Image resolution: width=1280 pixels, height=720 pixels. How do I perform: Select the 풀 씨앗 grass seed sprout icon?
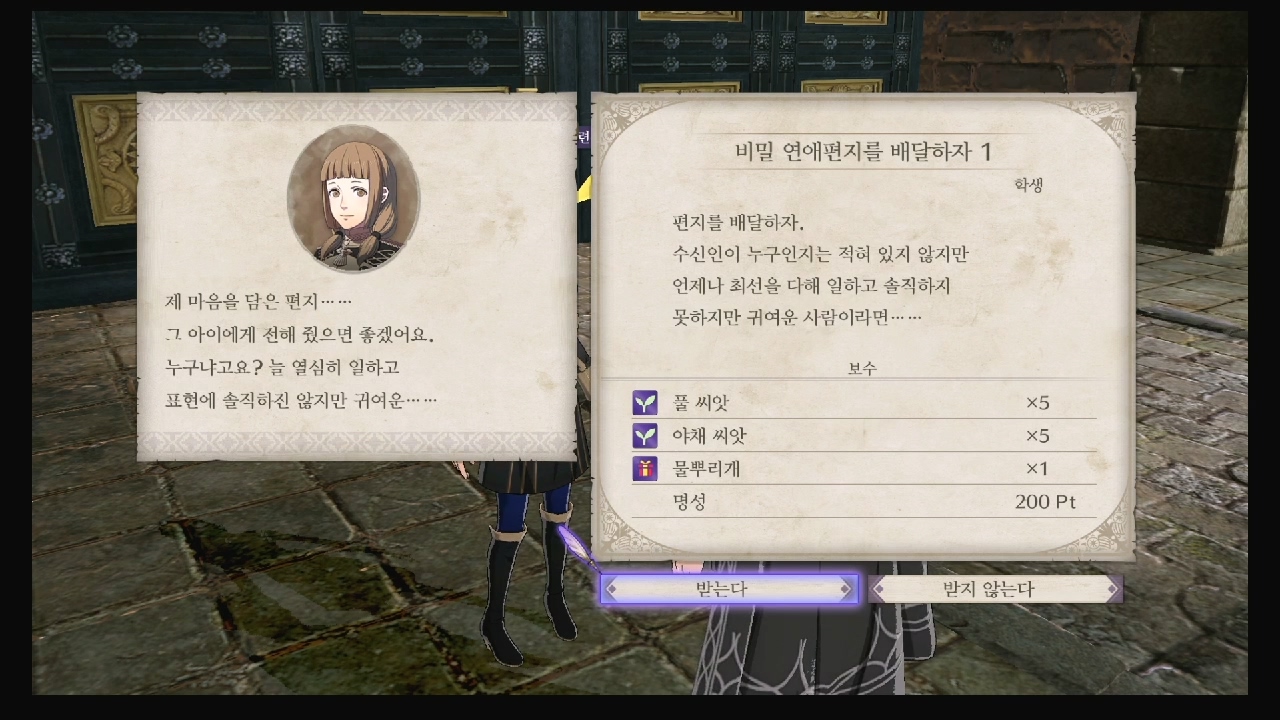tap(643, 402)
